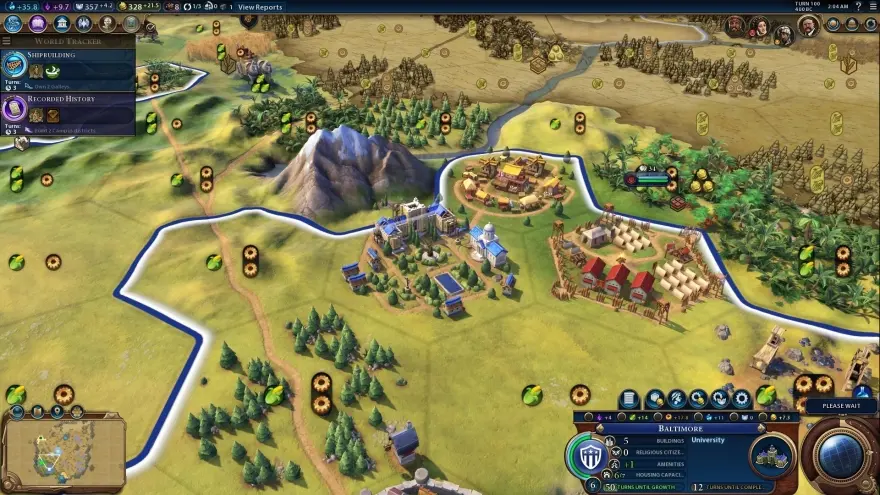Image resolution: width=880 pixels, height=495 pixels.
Task: Open the Great People portrait button
Action: (x=107, y=23)
